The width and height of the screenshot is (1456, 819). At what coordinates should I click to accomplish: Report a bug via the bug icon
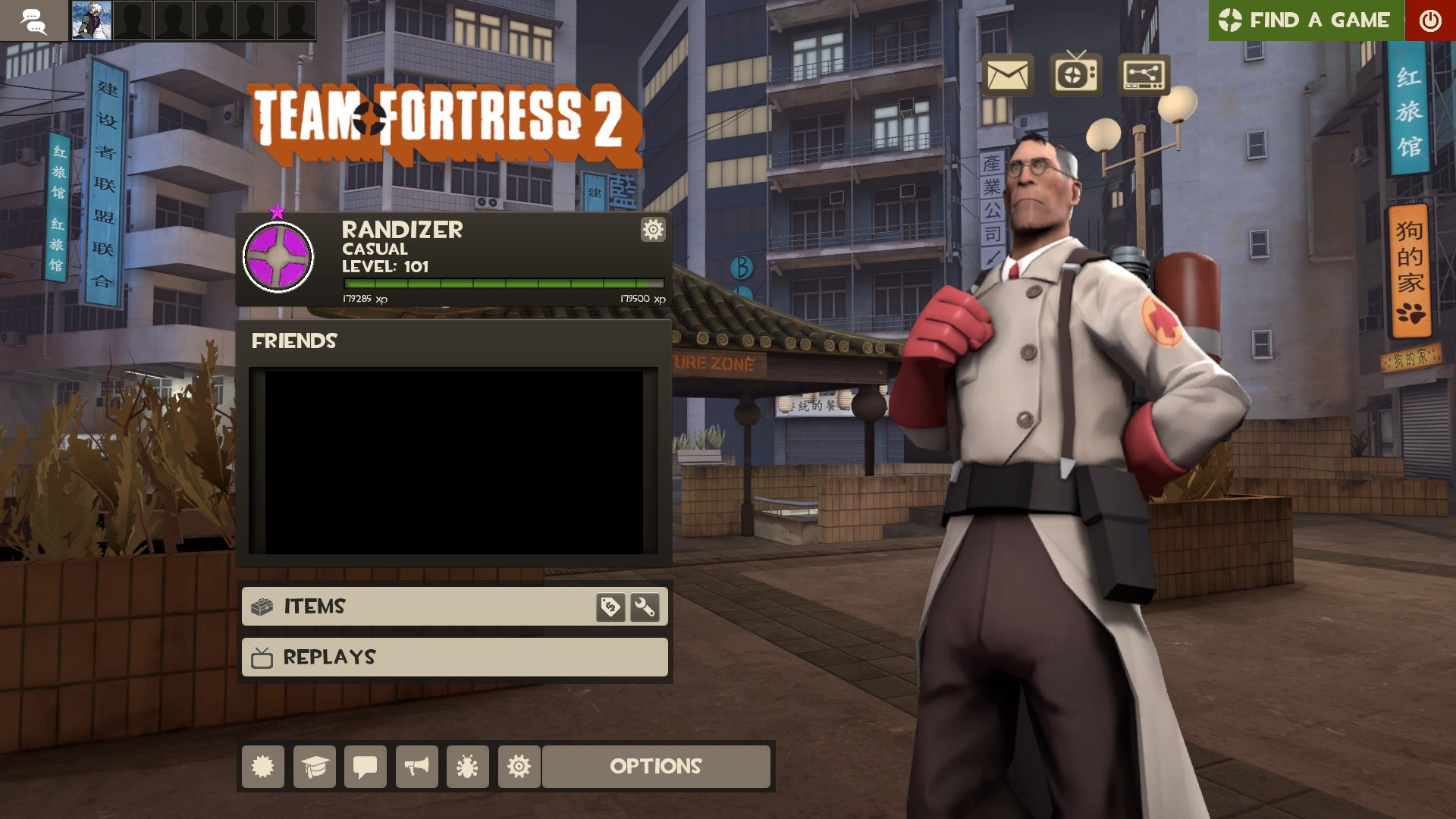tap(467, 767)
